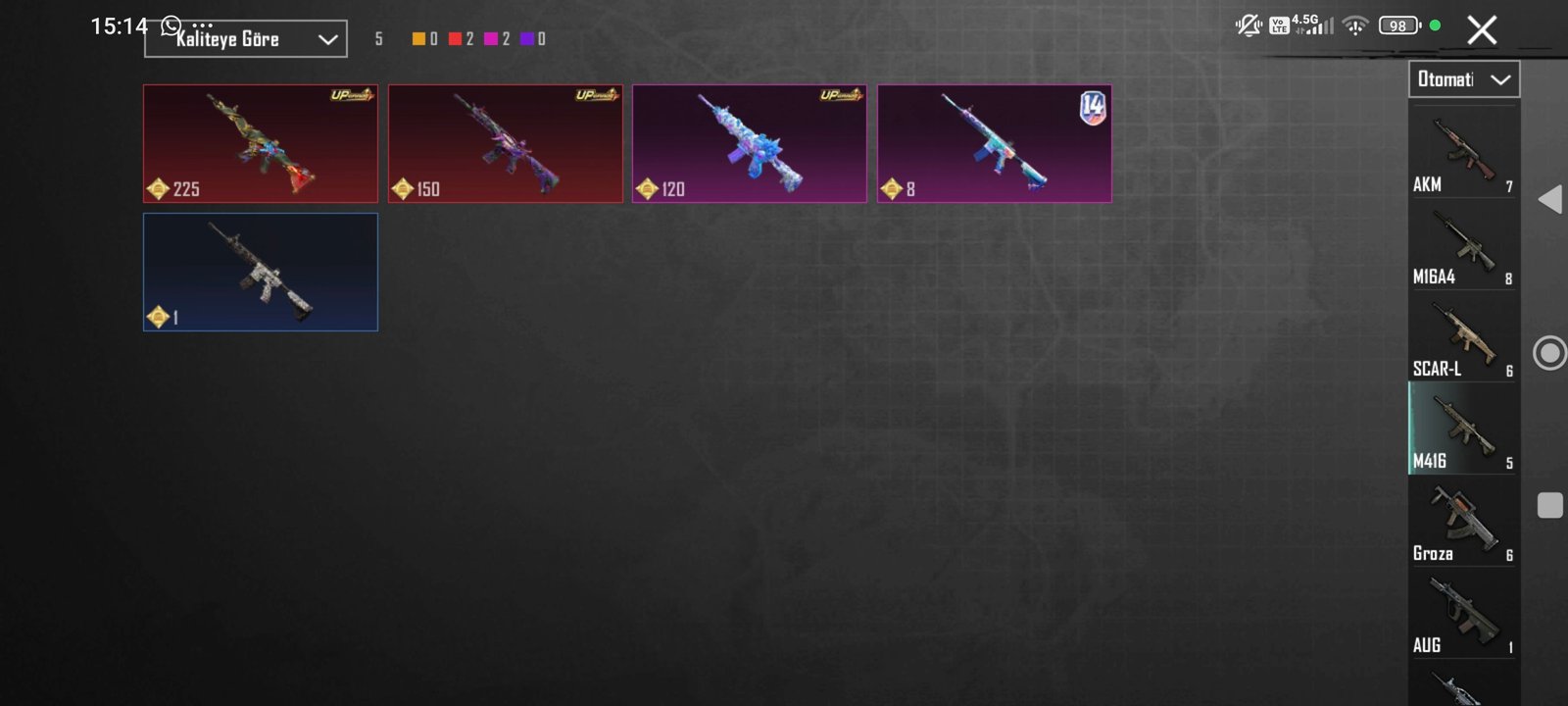The width and height of the screenshot is (1568, 706).
Task: Show SCAR-L weapon skins
Action: point(1463,338)
